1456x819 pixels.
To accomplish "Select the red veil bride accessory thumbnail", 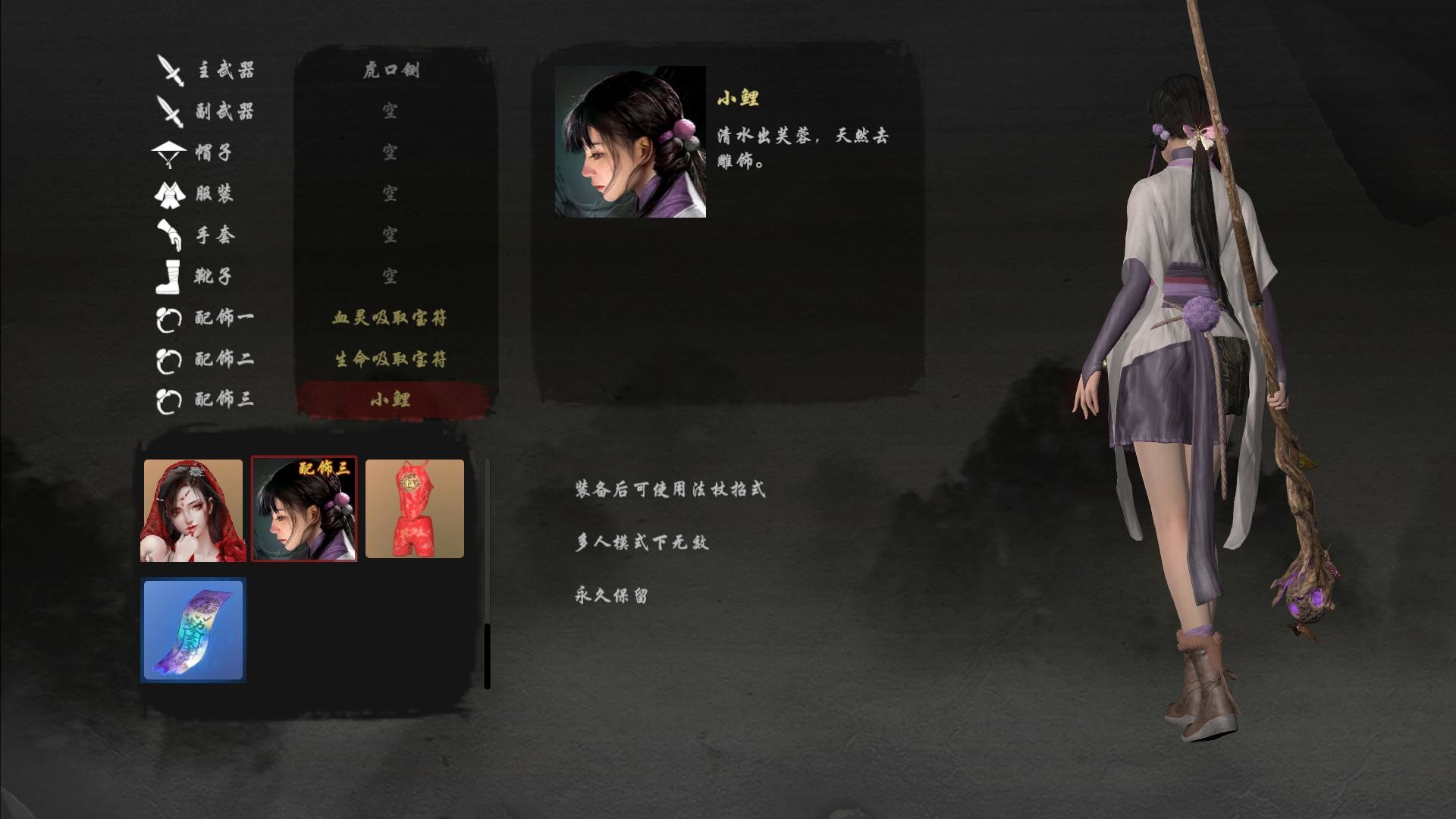I will (x=193, y=508).
